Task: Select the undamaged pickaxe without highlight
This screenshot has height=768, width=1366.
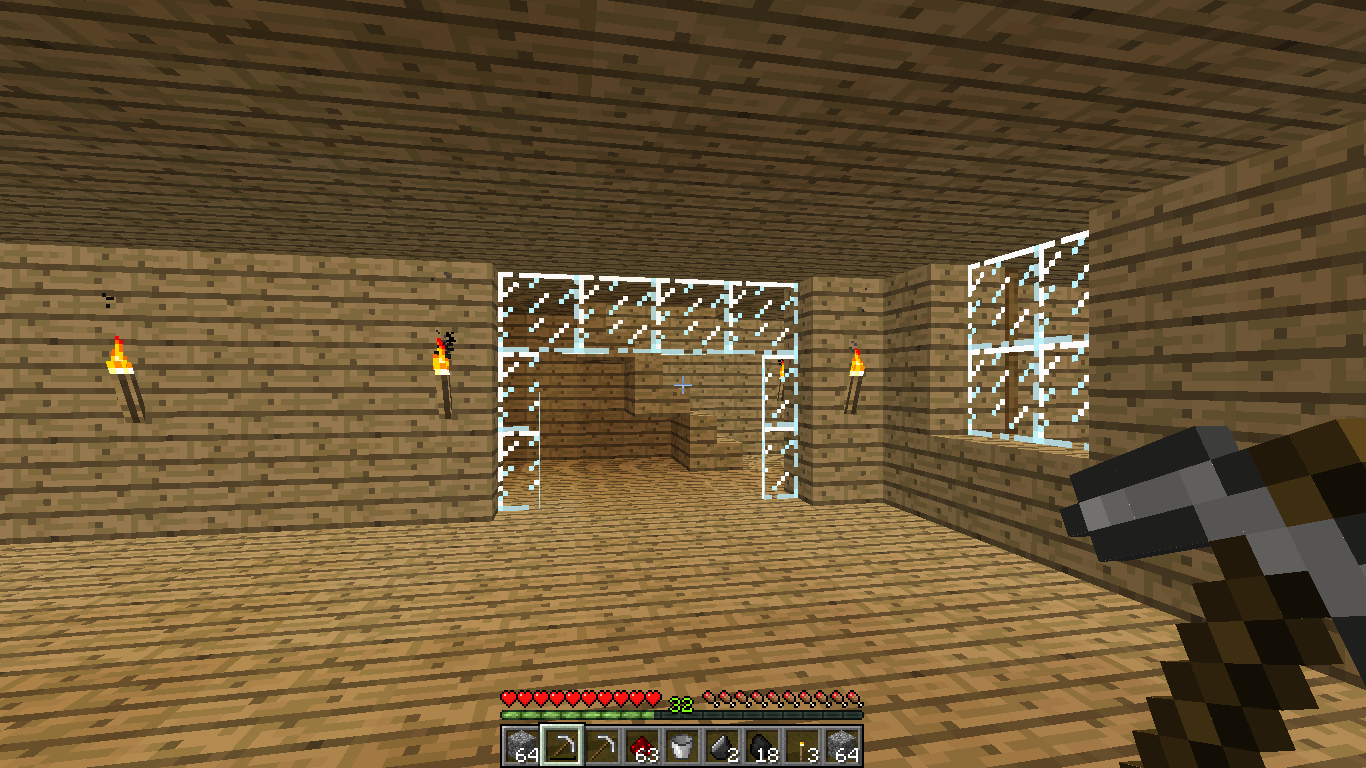Action: click(602, 746)
